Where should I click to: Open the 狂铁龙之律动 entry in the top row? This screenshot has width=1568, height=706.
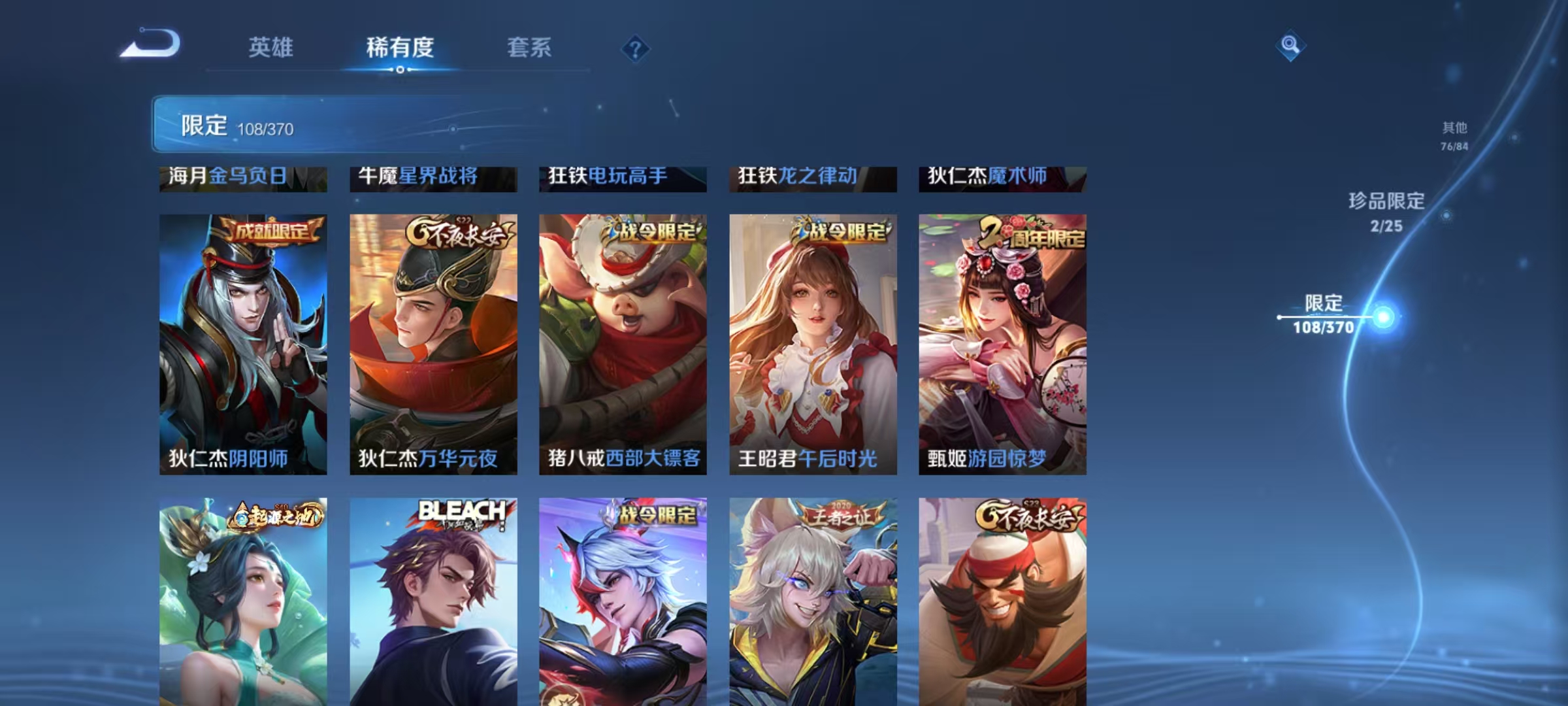(810, 176)
